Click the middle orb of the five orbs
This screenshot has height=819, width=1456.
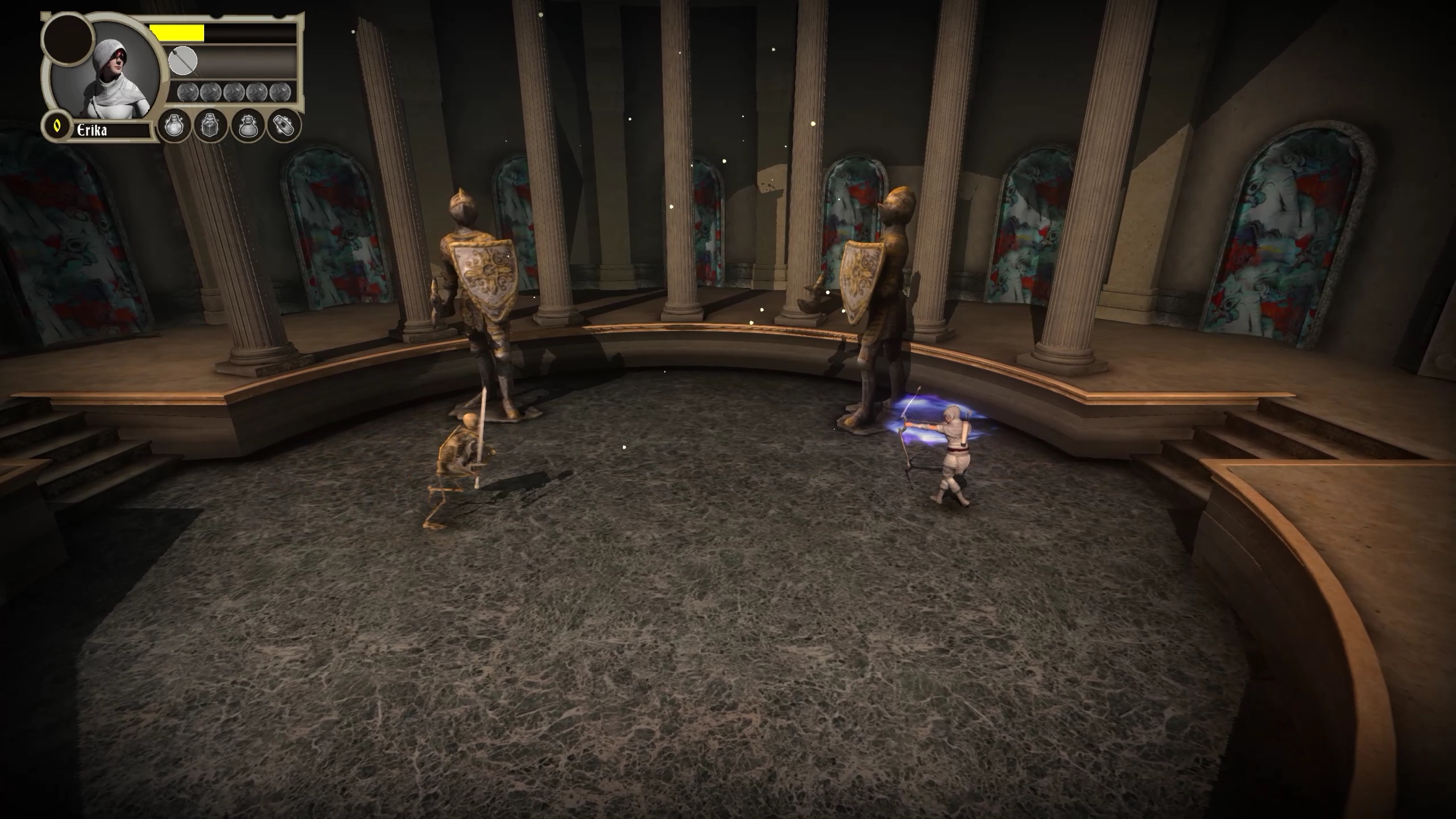233,92
